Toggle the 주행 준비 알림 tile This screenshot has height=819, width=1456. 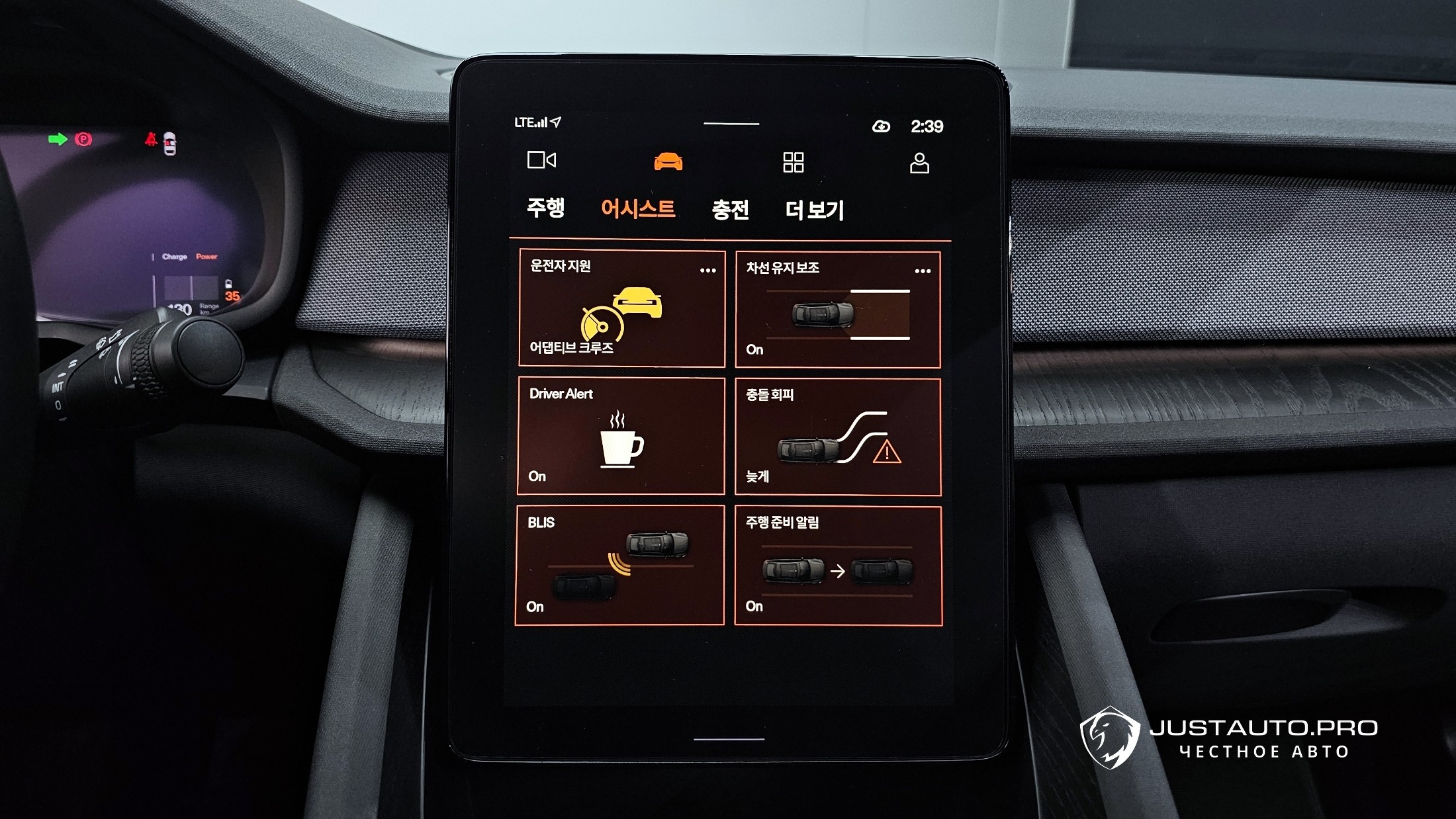click(837, 566)
